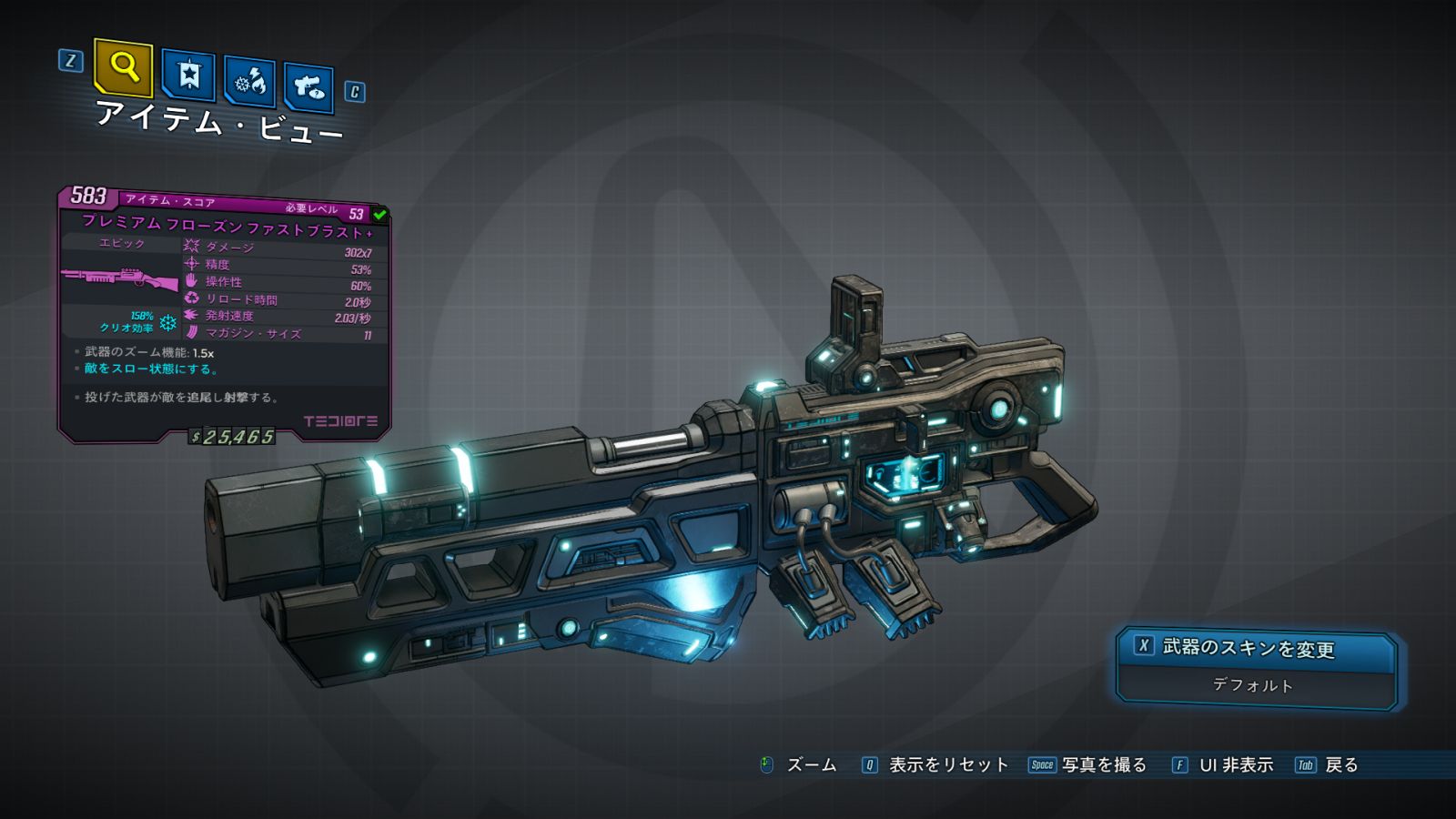Take a photo of the weapon

(1088, 765)
